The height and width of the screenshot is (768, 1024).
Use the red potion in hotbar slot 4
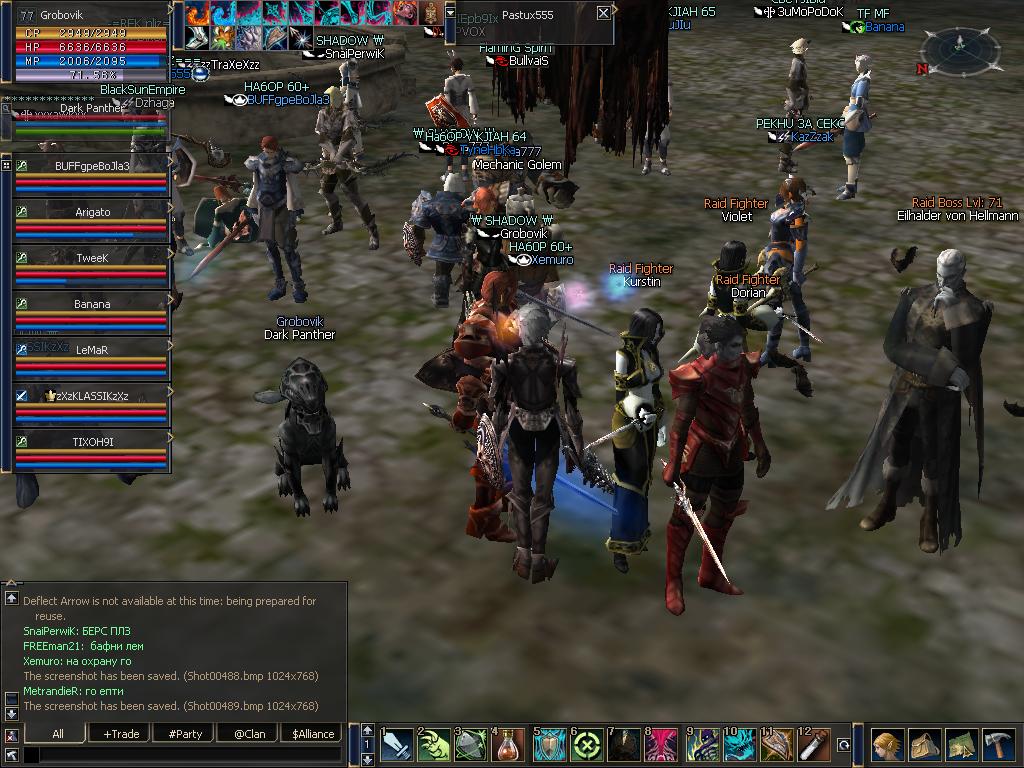click(510, 746)
